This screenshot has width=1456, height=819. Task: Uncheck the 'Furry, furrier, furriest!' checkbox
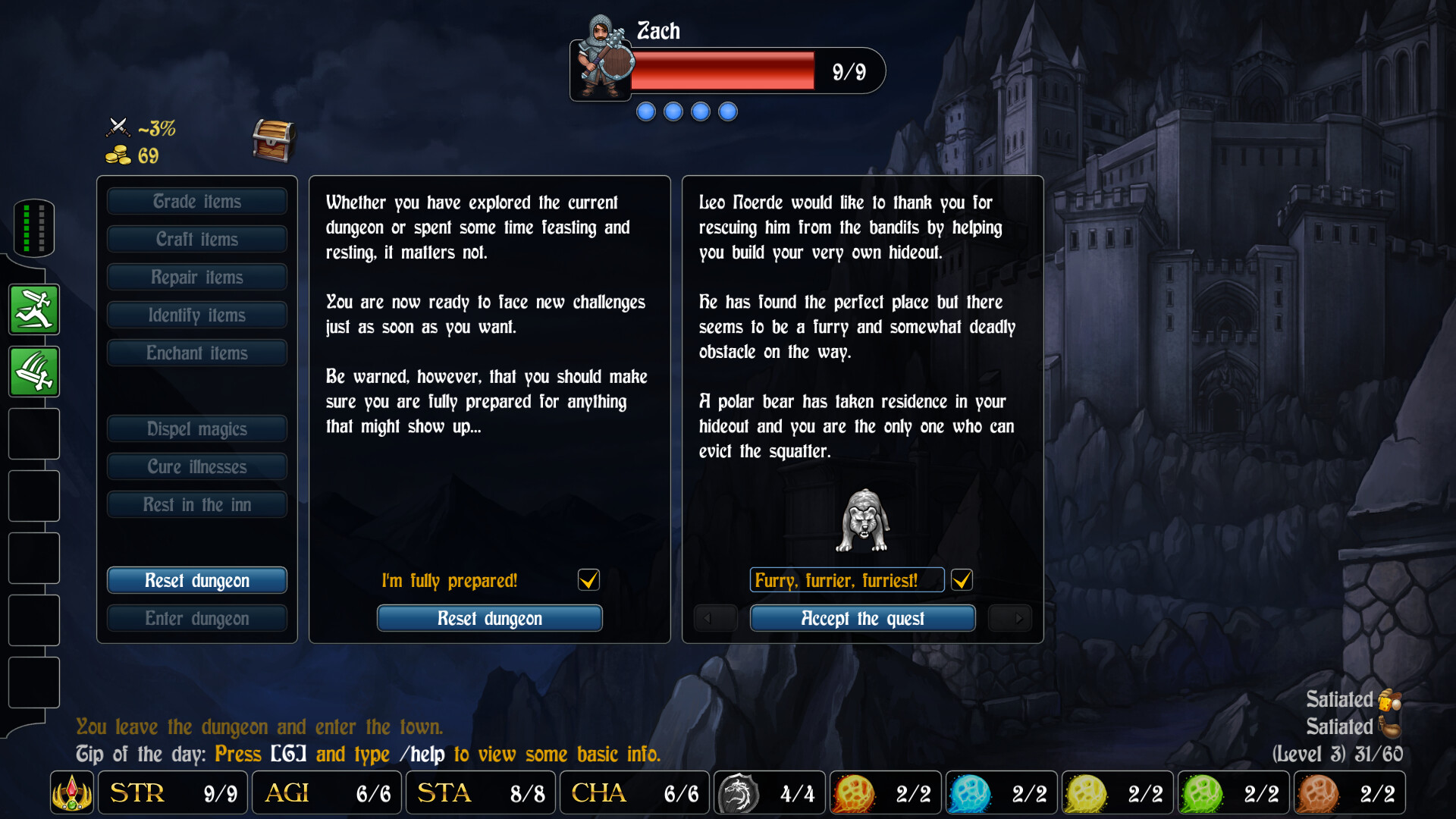click(962, 580)
